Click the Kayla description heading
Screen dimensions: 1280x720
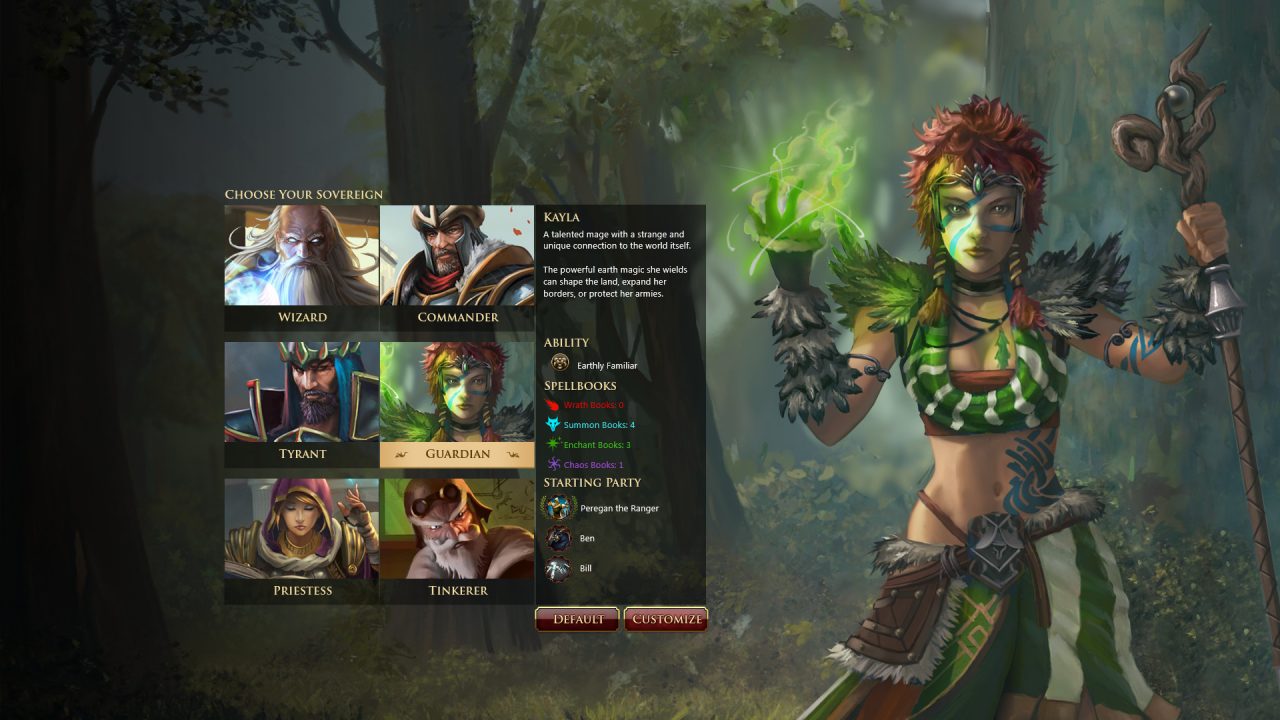click(x=561, y=217)
